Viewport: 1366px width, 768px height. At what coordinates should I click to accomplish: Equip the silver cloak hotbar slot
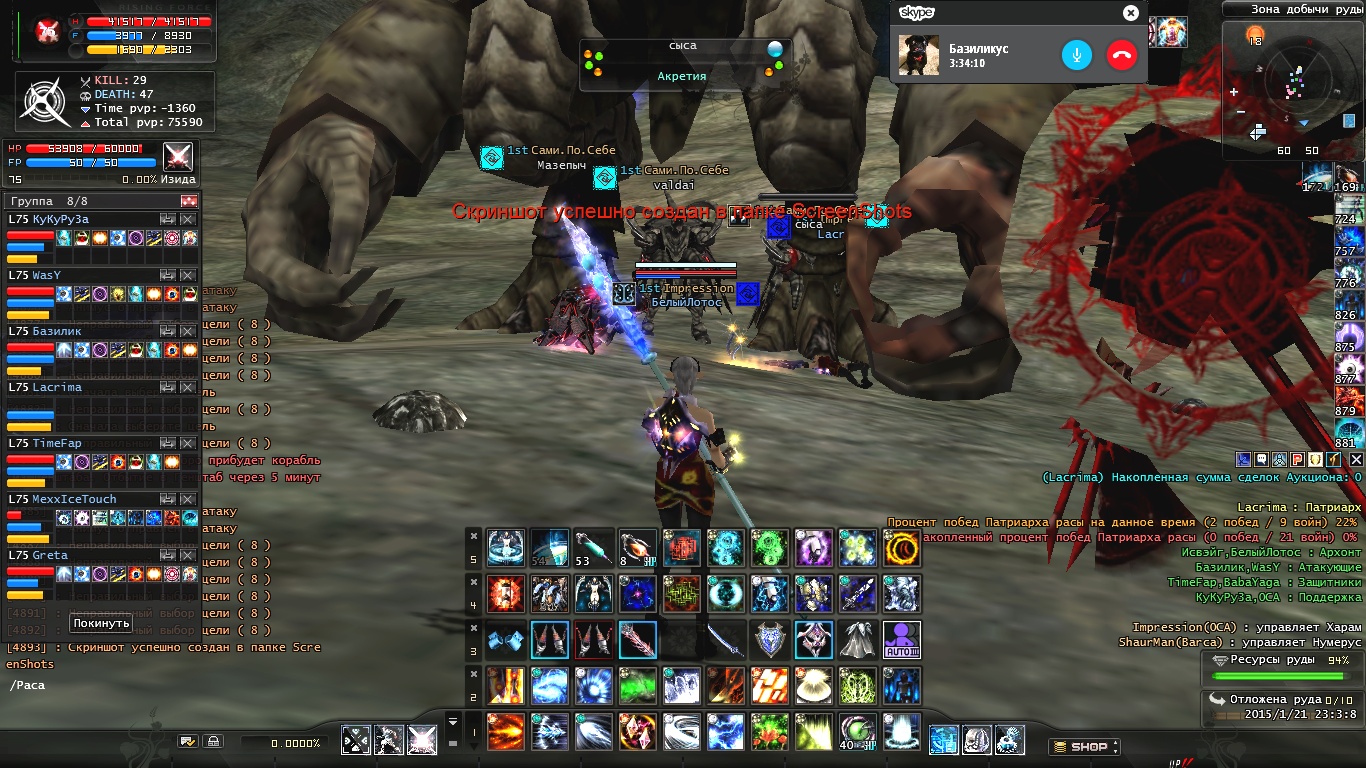(x=858, y=639)
